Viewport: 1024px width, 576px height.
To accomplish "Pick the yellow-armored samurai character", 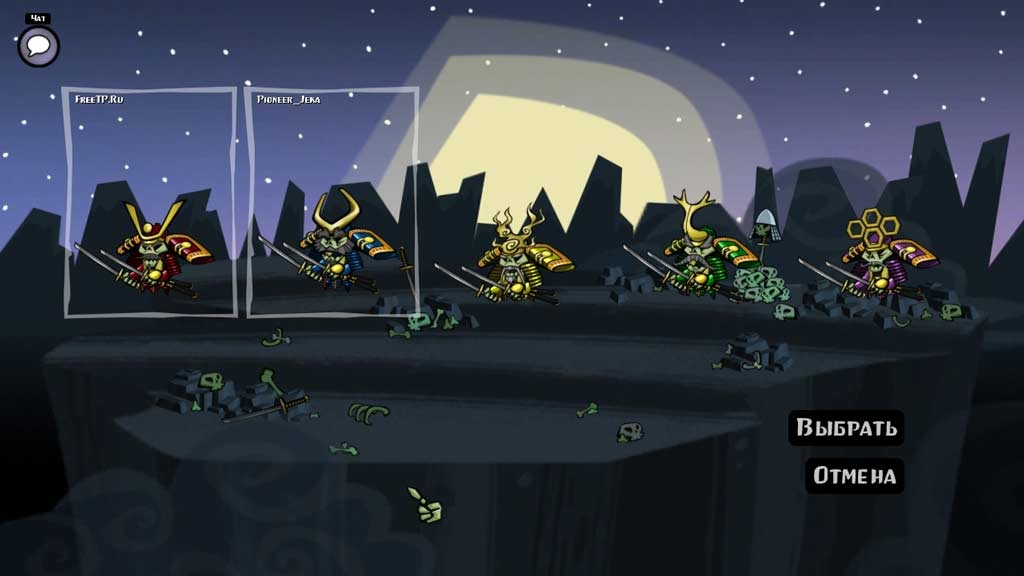I will pyautogui.click(x=515, y=260).
